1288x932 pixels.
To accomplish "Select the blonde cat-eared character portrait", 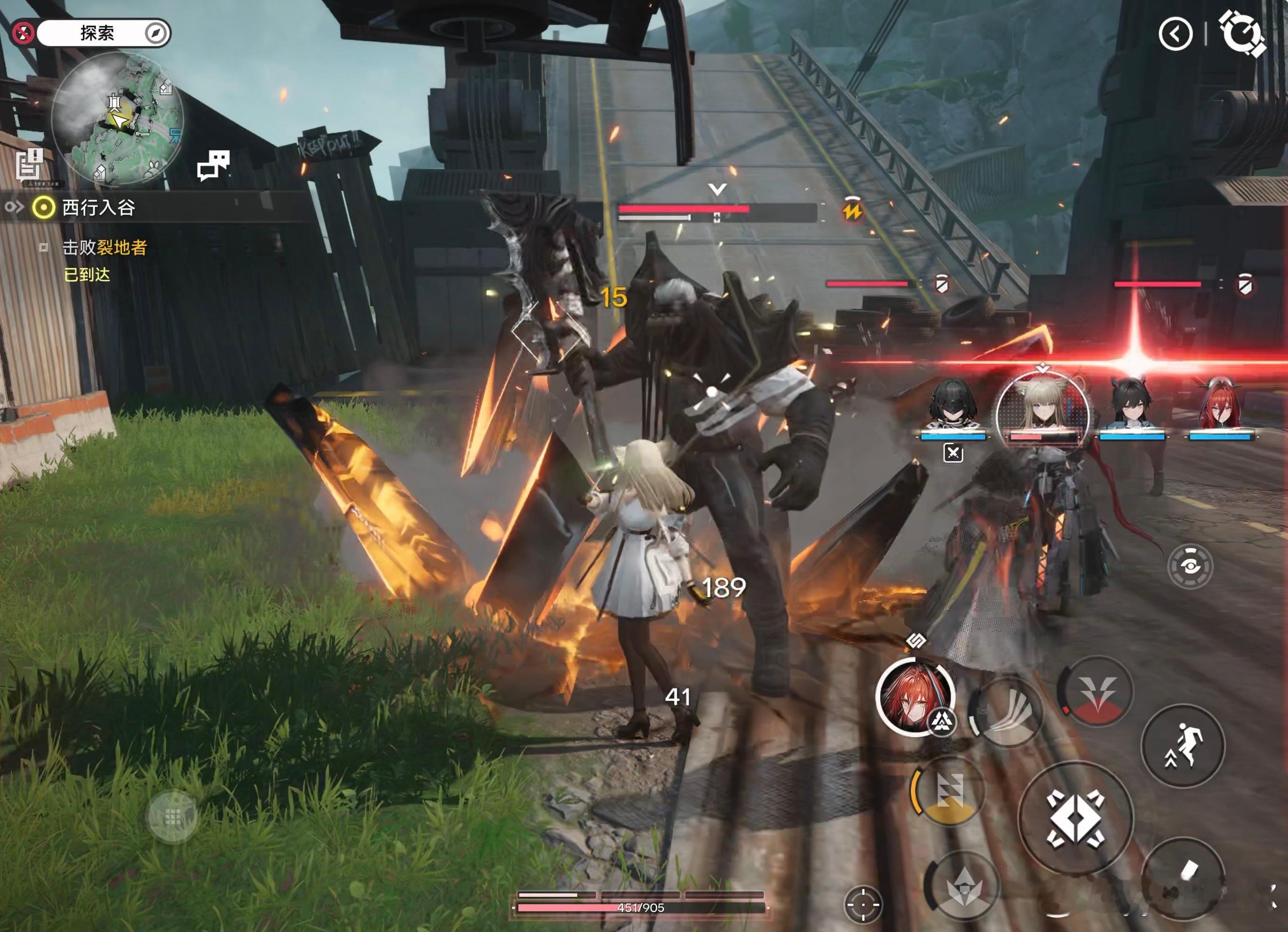I will (1042, 406).
